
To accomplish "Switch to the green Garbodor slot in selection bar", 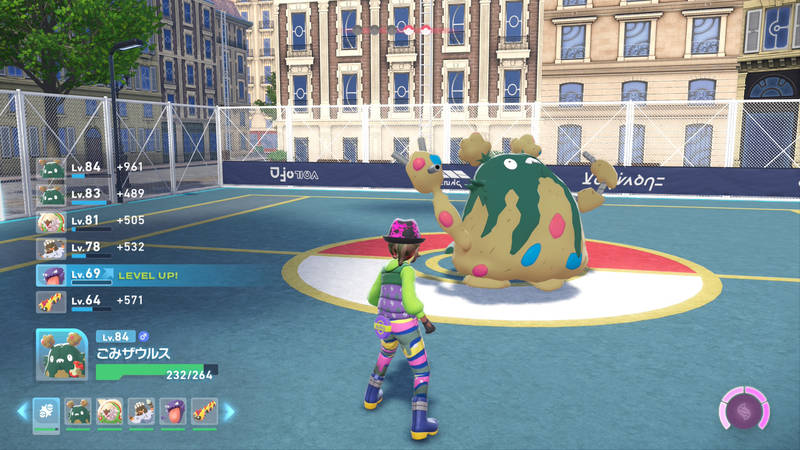I will click(78, 411).
